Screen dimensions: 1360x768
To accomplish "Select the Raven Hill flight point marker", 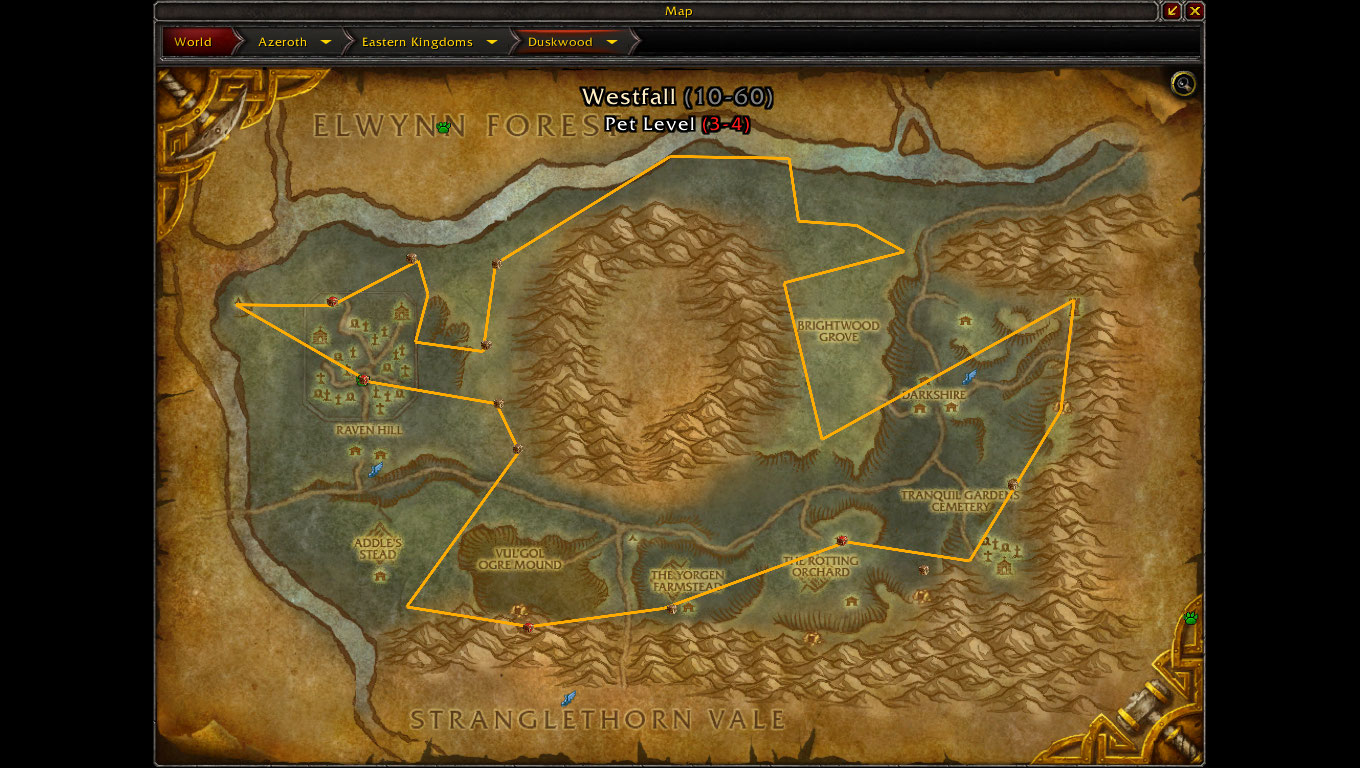I will [x=376, y=469].
